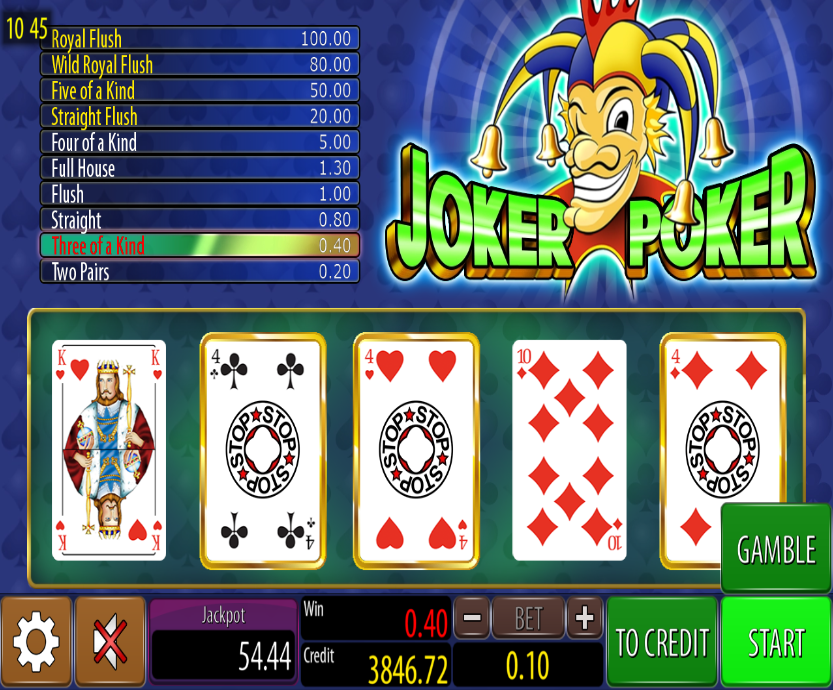Click the START button
Image resolution: width=833 pixels, height=690 pixels.
776,641
